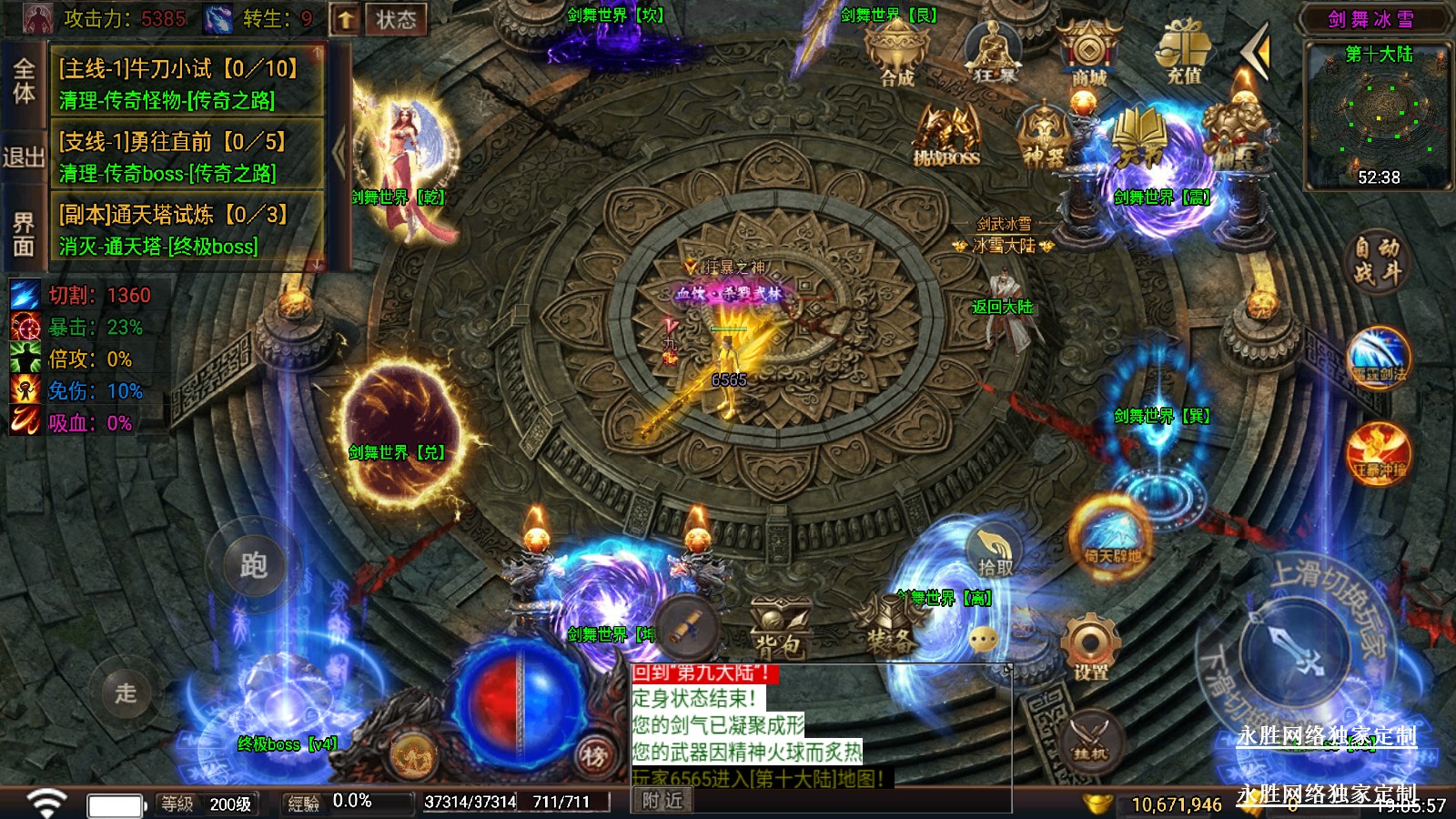Open the 设置 settings gear

[x=1090, y=648]
